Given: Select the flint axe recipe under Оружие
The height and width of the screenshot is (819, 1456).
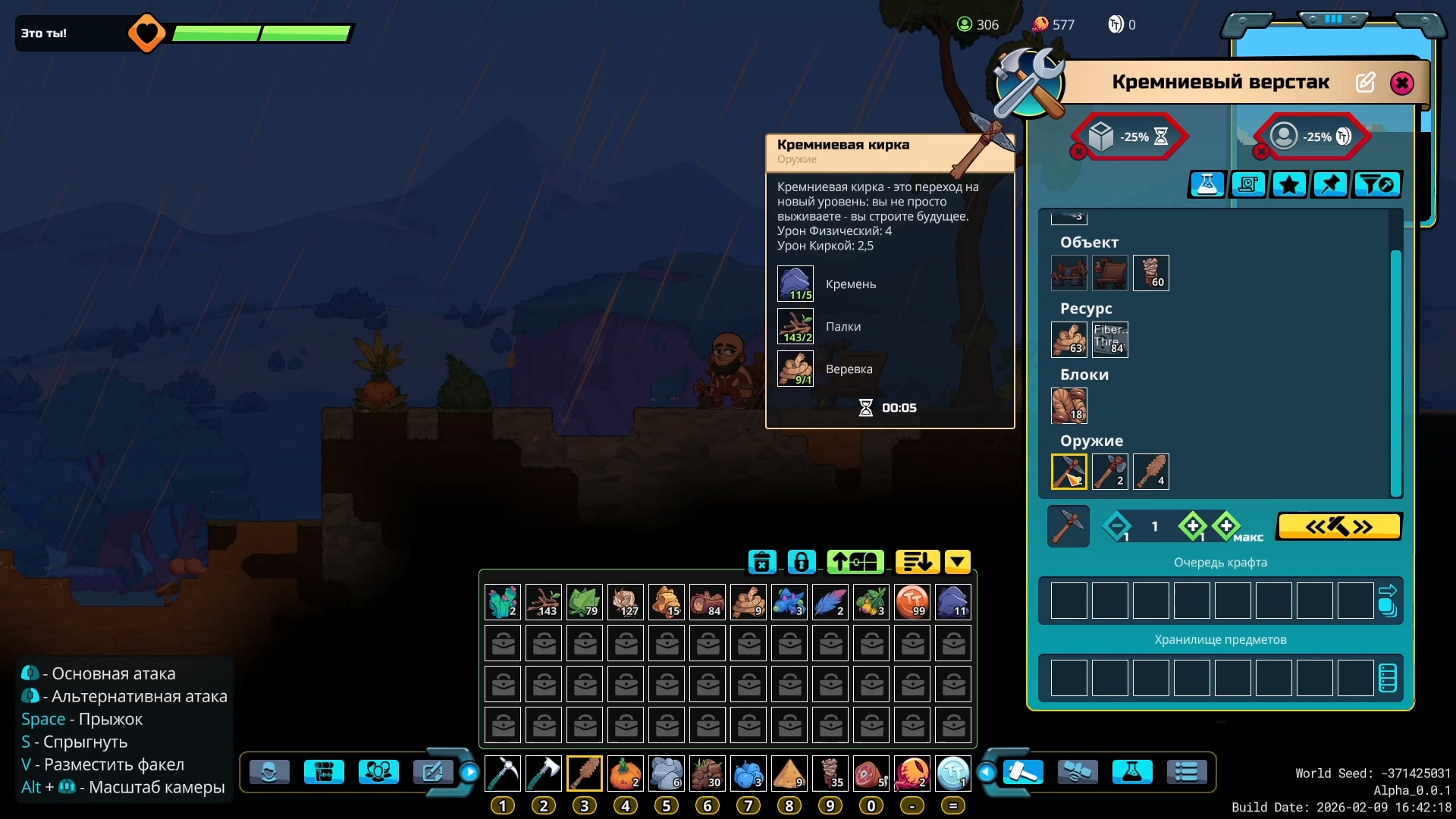Looking at the screenshot, I should pyautogui.click(x=1110, y=472).
